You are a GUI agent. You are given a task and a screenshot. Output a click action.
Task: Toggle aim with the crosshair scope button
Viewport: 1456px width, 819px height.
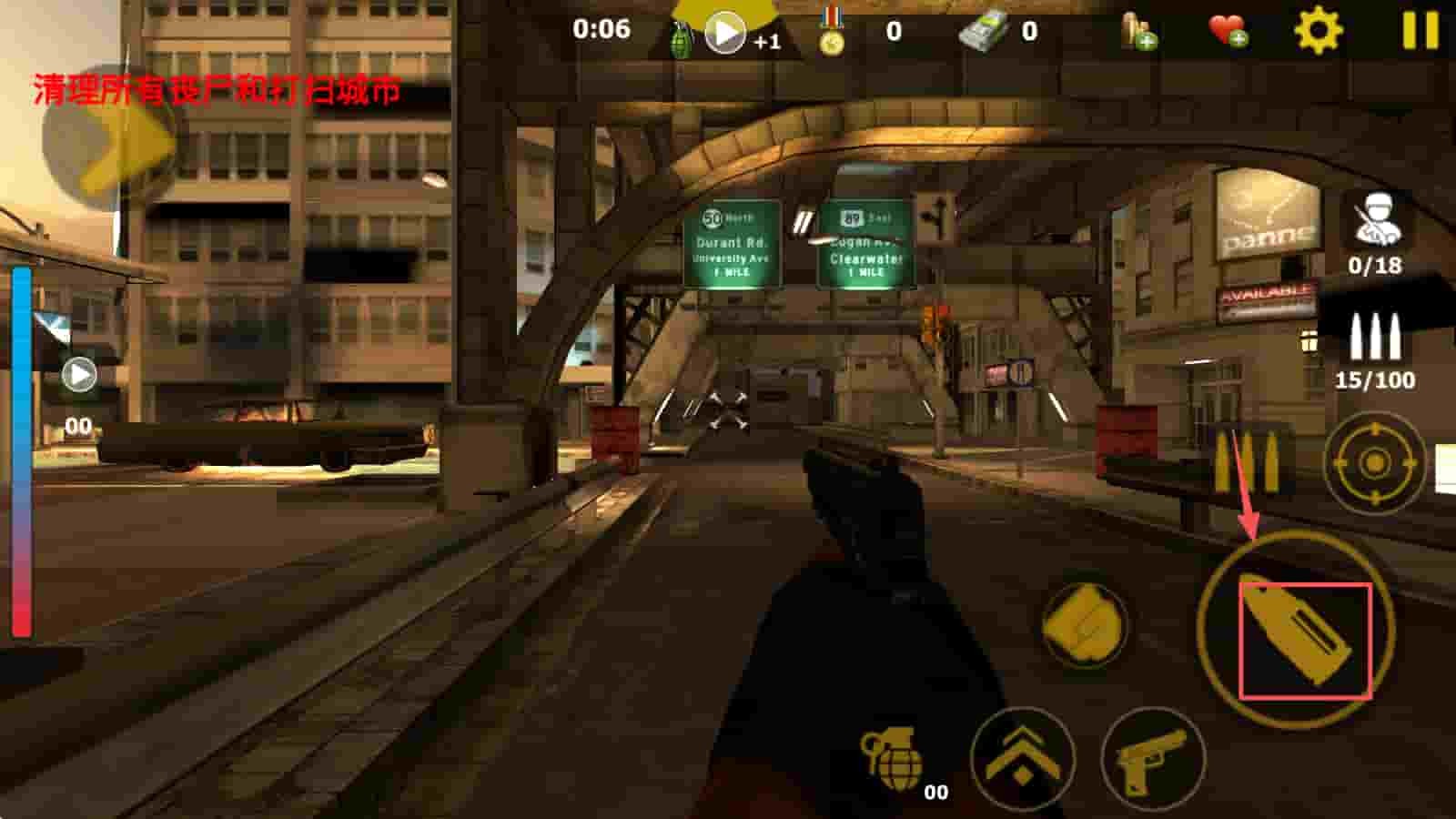tap(1374, 464)
